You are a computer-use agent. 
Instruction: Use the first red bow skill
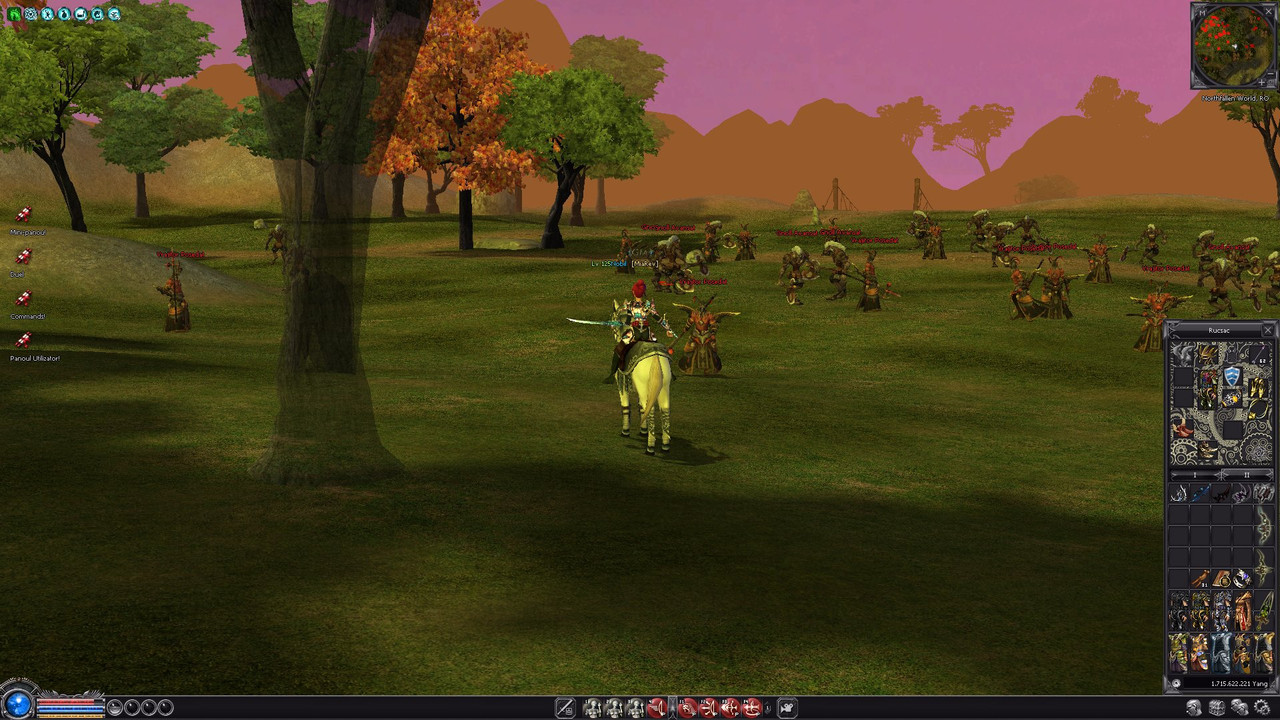pos(656,708)
